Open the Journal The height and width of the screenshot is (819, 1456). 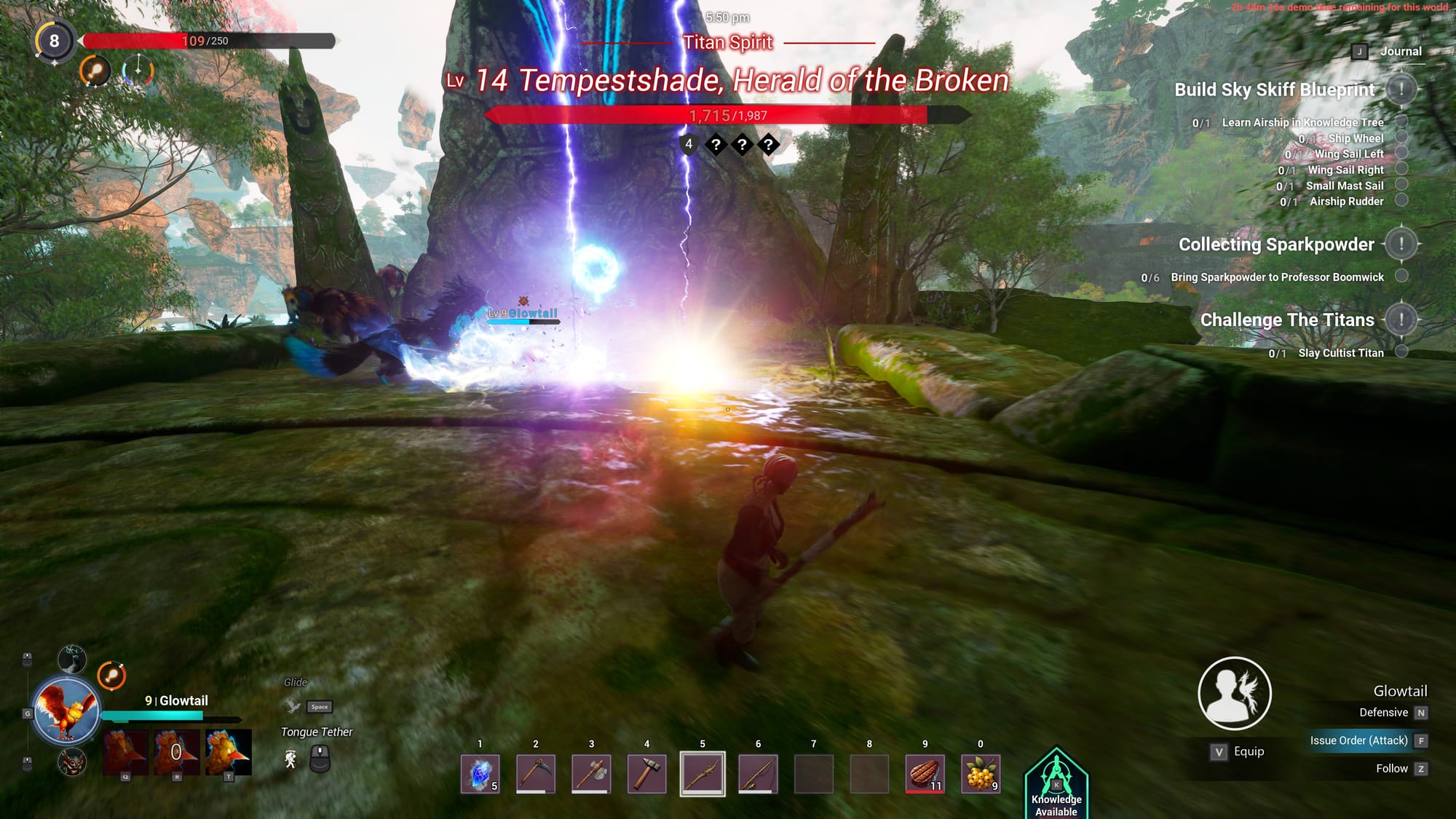click(1400, 52)
